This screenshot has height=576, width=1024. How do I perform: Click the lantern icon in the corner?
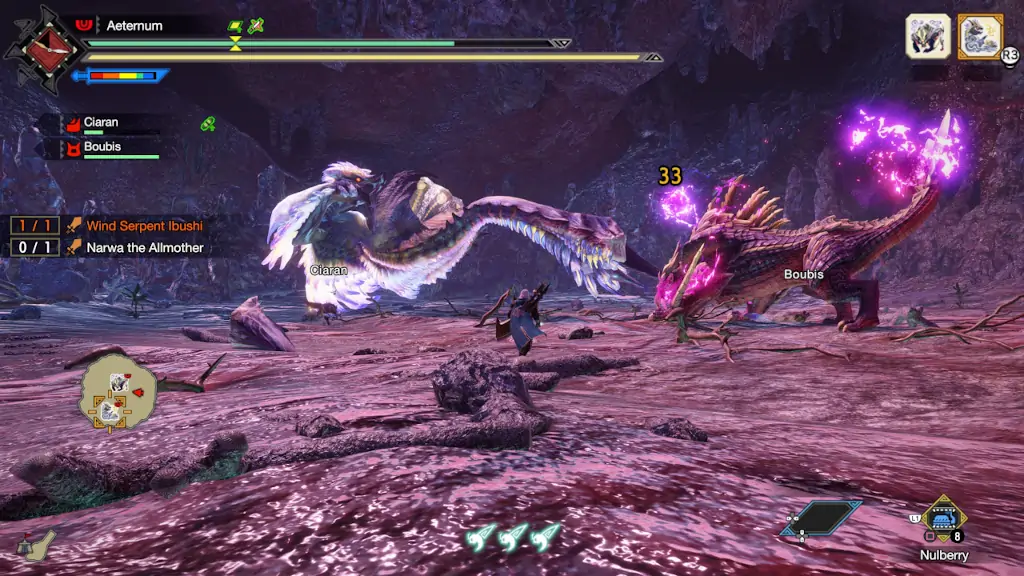(x=36, y=546)
